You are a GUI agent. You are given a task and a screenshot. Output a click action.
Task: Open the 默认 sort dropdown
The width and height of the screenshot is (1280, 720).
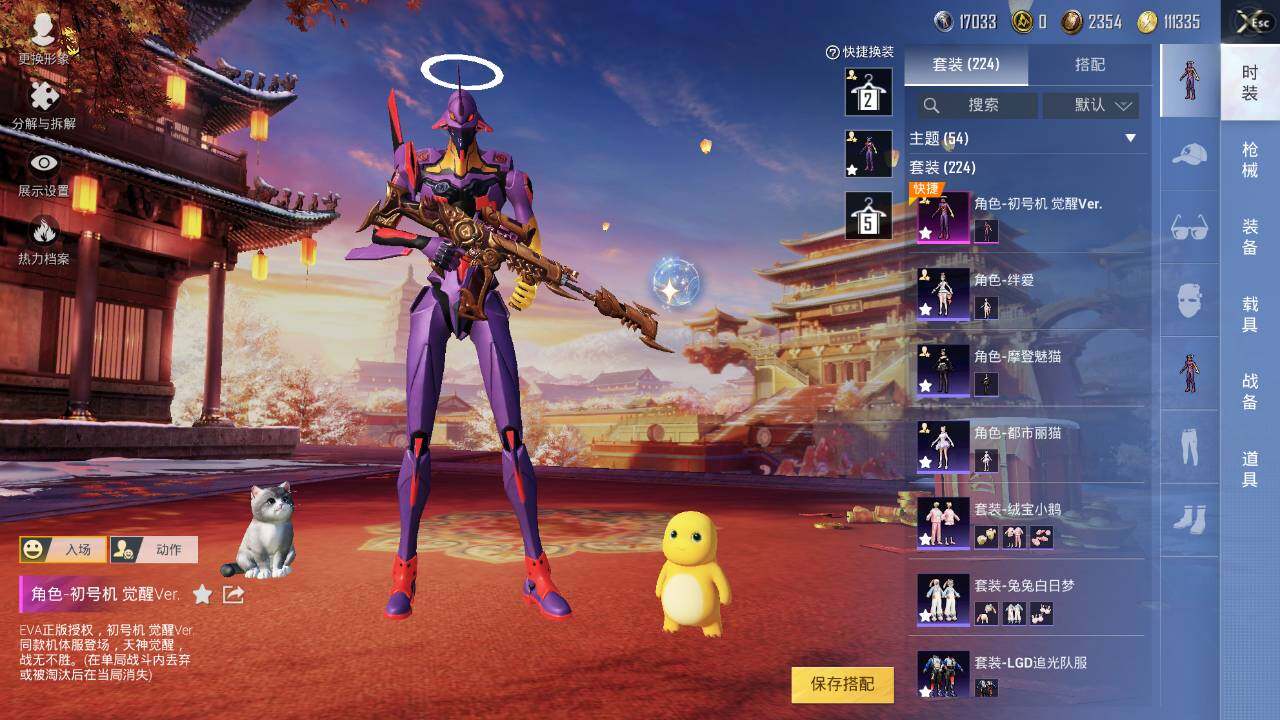point(1091,105)
